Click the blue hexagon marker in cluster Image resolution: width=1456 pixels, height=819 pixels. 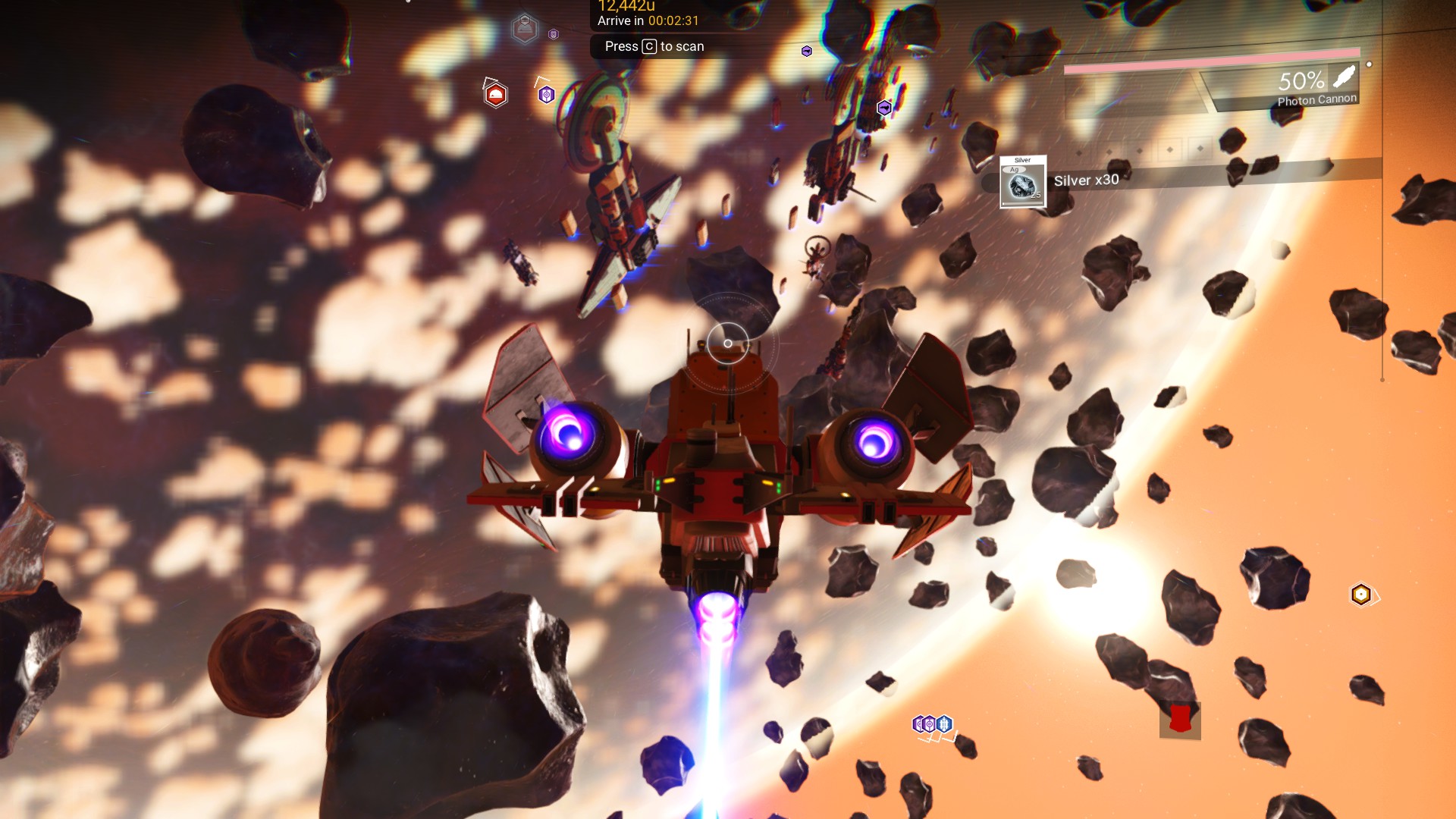(x=944, y=724)
